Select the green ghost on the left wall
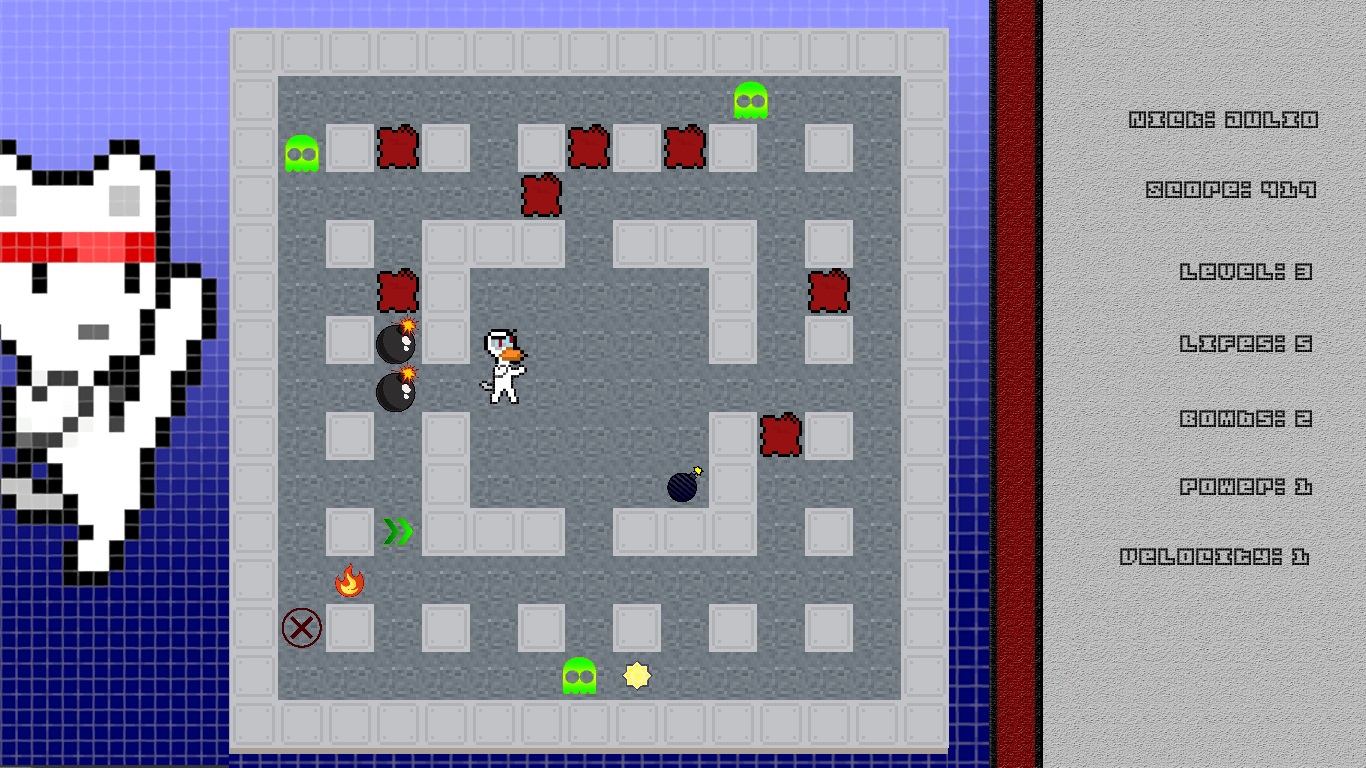Viewport: 1366px width, 768px height. pyautogui.click(x=301, y=152)
